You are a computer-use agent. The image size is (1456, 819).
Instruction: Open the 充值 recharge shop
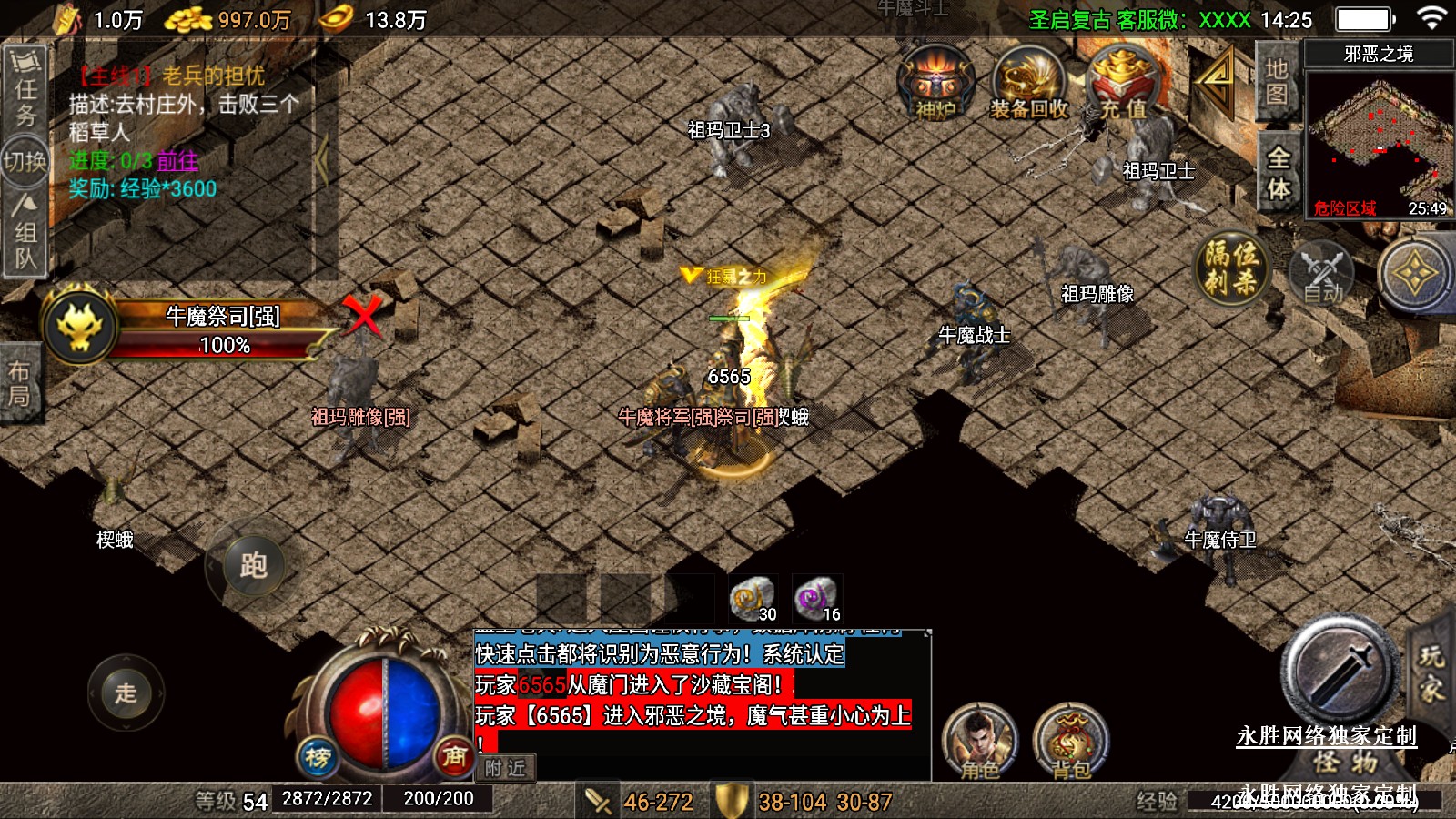1123,86
